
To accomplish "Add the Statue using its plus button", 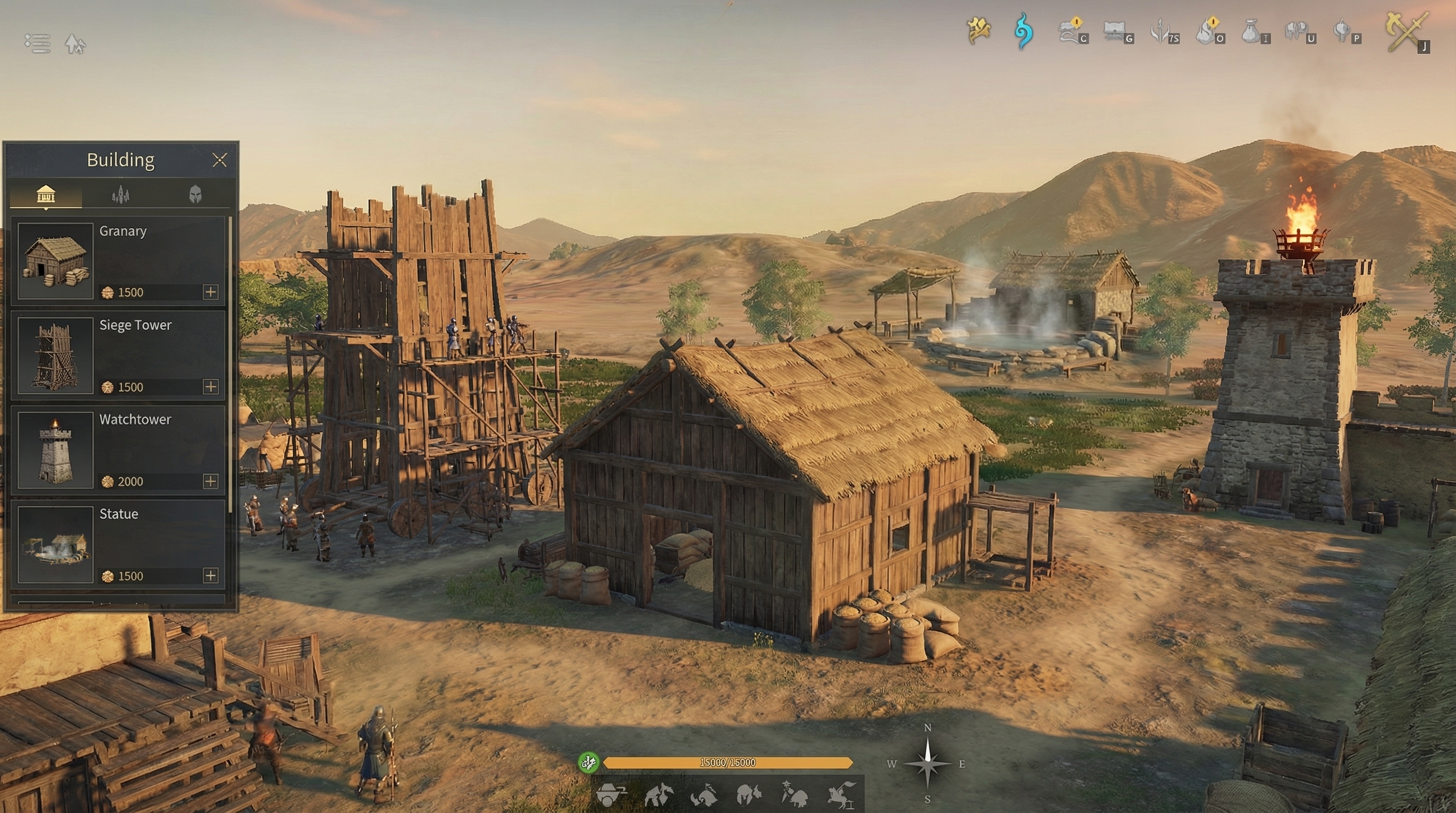I will [210, 575].
